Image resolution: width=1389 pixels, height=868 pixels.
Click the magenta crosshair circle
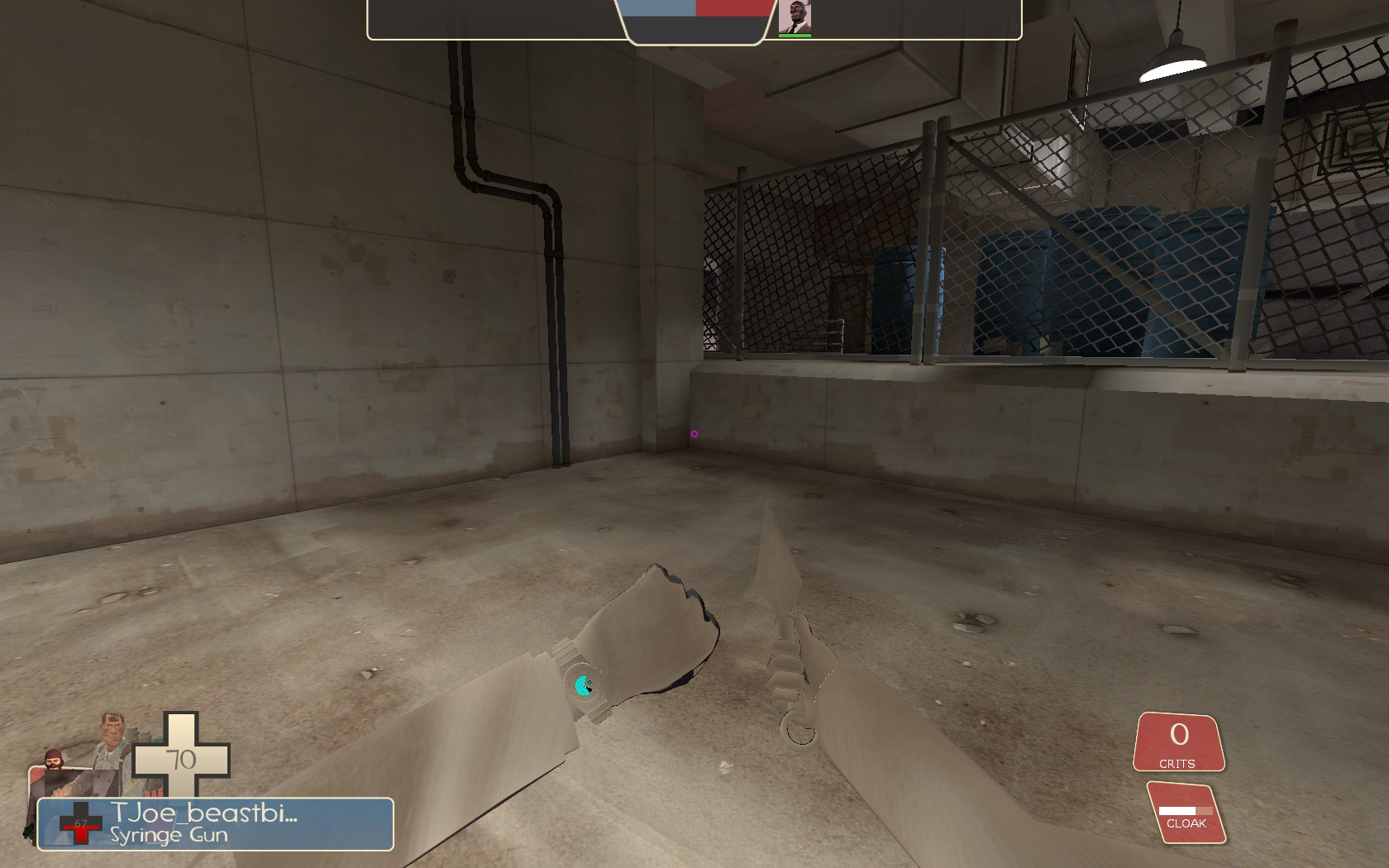[695, 432]
